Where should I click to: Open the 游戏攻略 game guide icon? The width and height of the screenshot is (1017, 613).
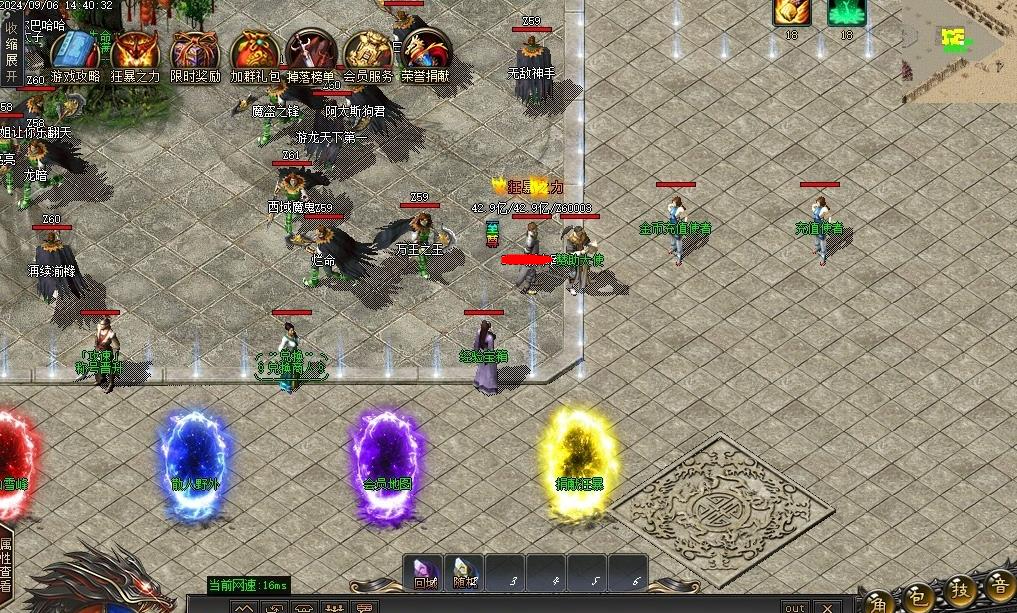coord(75,53)
